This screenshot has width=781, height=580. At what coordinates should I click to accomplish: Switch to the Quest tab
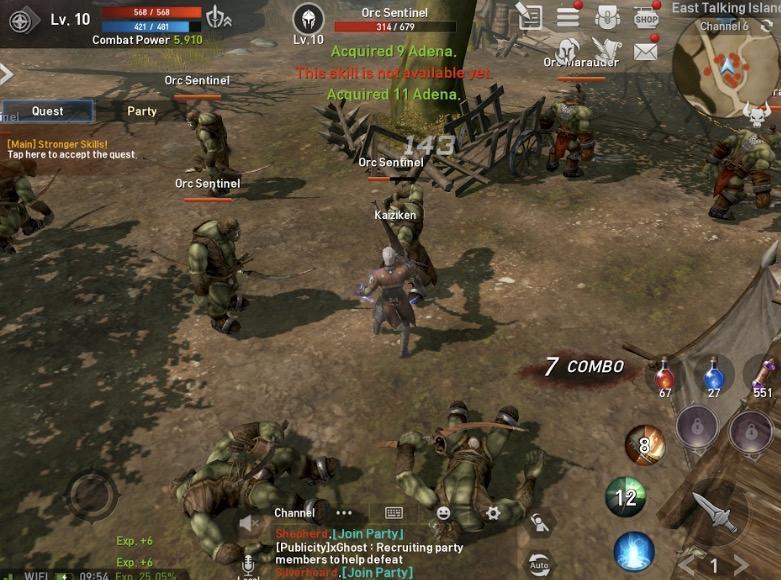click(x=47, y=111)
